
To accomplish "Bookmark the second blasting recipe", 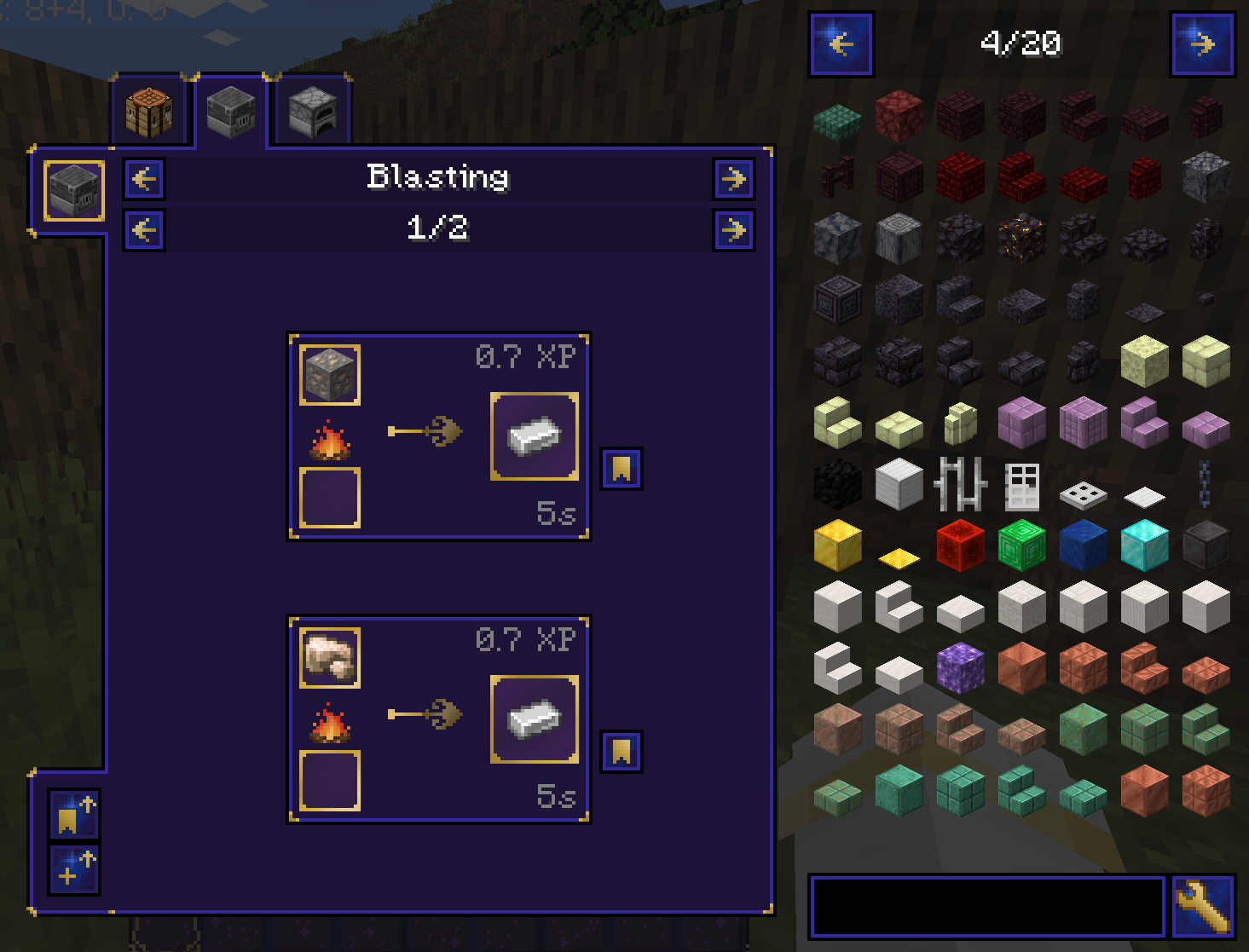I will pos(621,751).
